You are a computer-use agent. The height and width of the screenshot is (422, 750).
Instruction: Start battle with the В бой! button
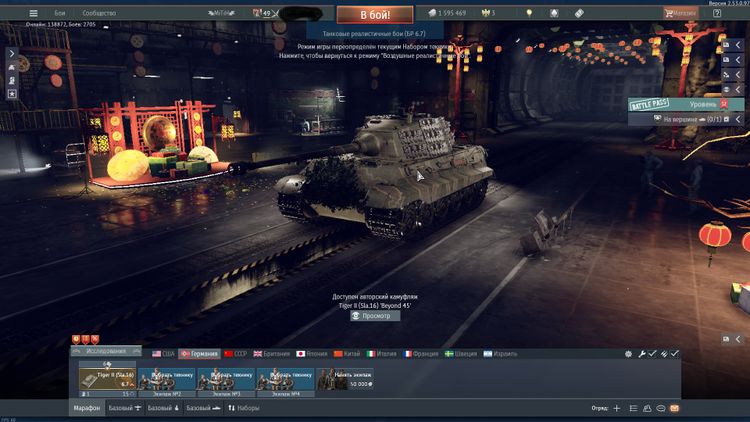coord(374,15)
